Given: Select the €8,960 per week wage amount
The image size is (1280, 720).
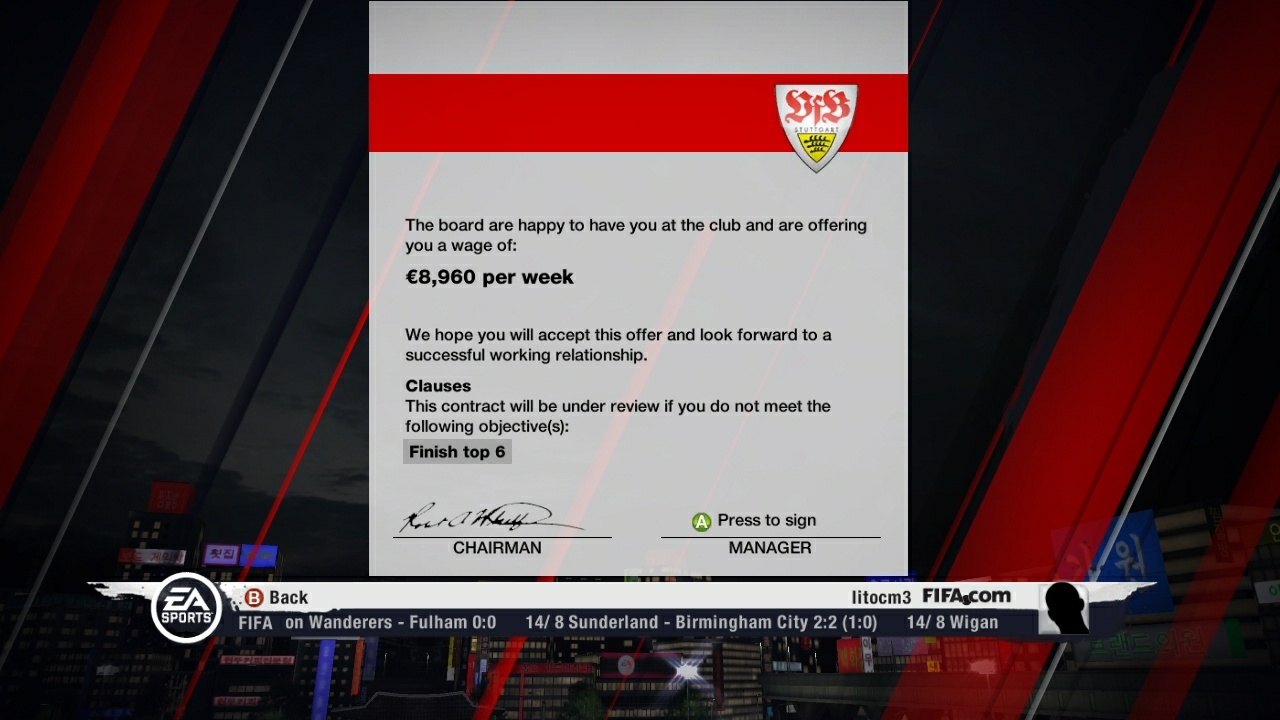Looking at the screenshot, I should pos(487,277).
